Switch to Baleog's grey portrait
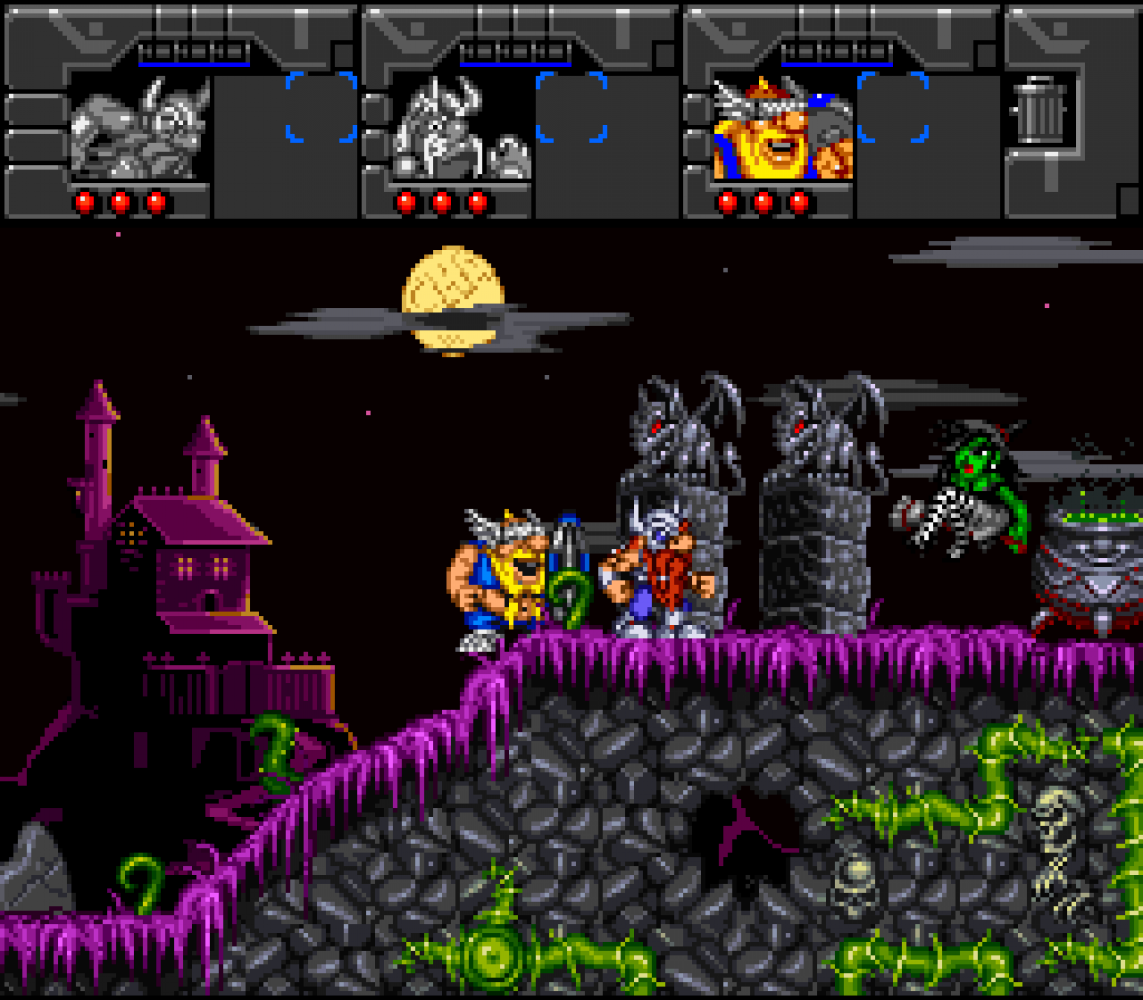The height and width of the screenshot is (1000, 1143). point(462,128)
